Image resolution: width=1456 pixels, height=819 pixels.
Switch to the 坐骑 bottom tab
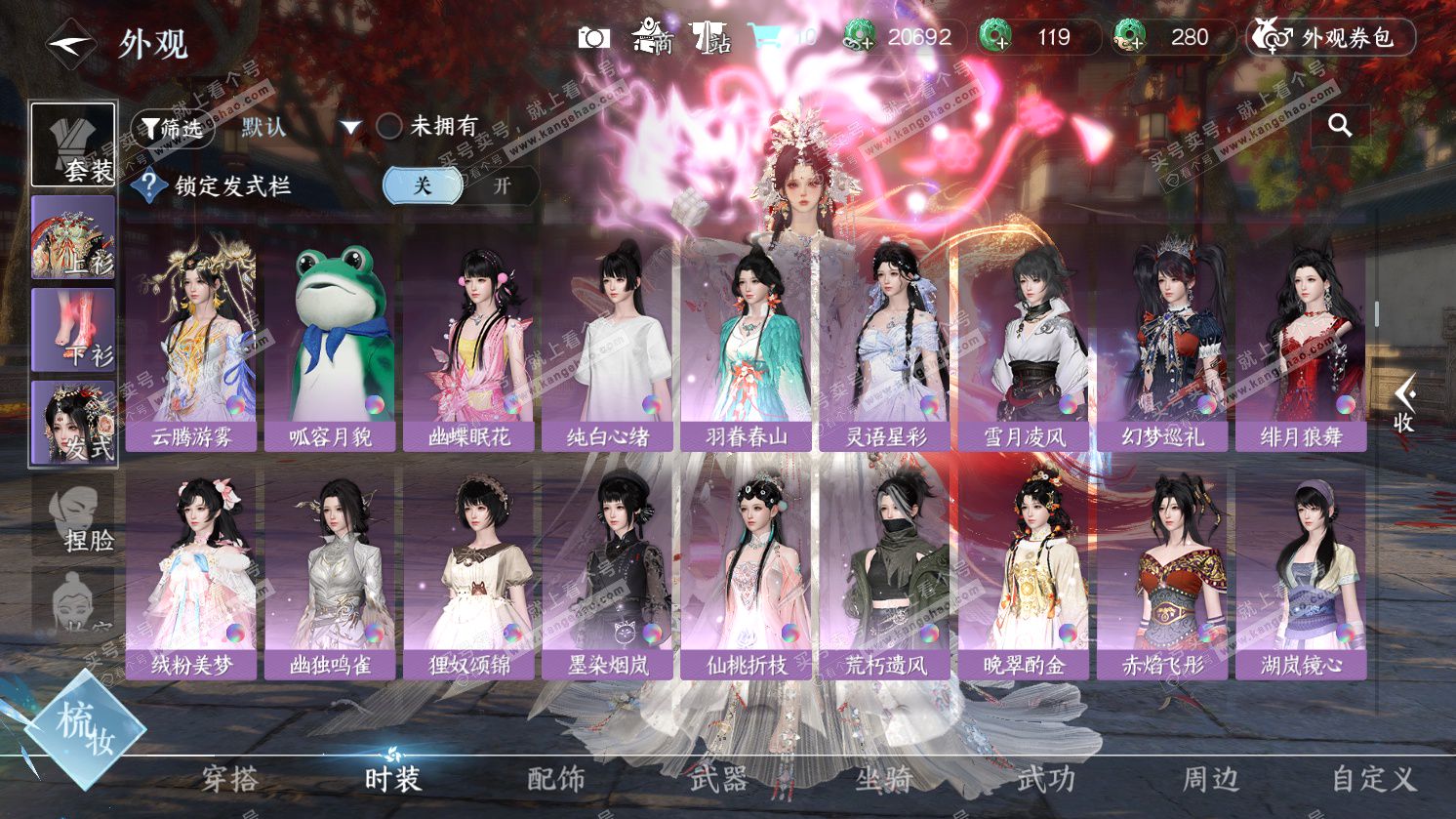tap(883, 778)
